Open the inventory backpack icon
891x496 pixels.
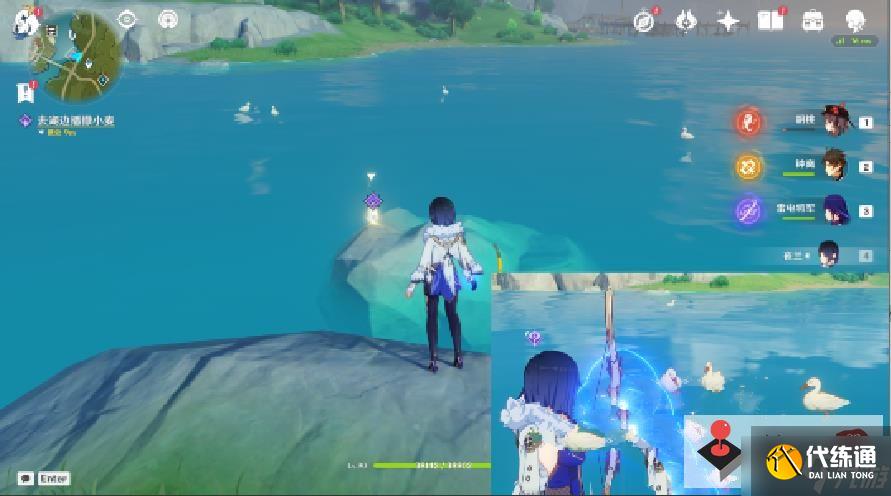(x=813, y=20)
